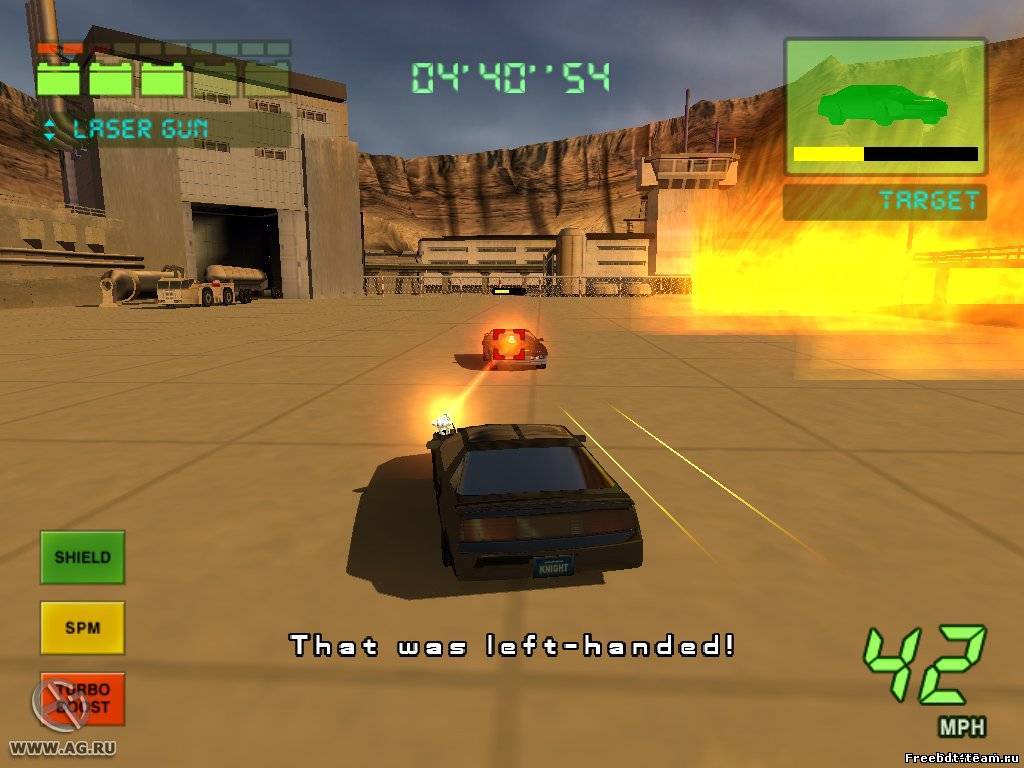Screen dimensions: 1024x768
Task: Trigger the red Turbo Boost button
Action: pyautogui.click(x=83, y=698)
